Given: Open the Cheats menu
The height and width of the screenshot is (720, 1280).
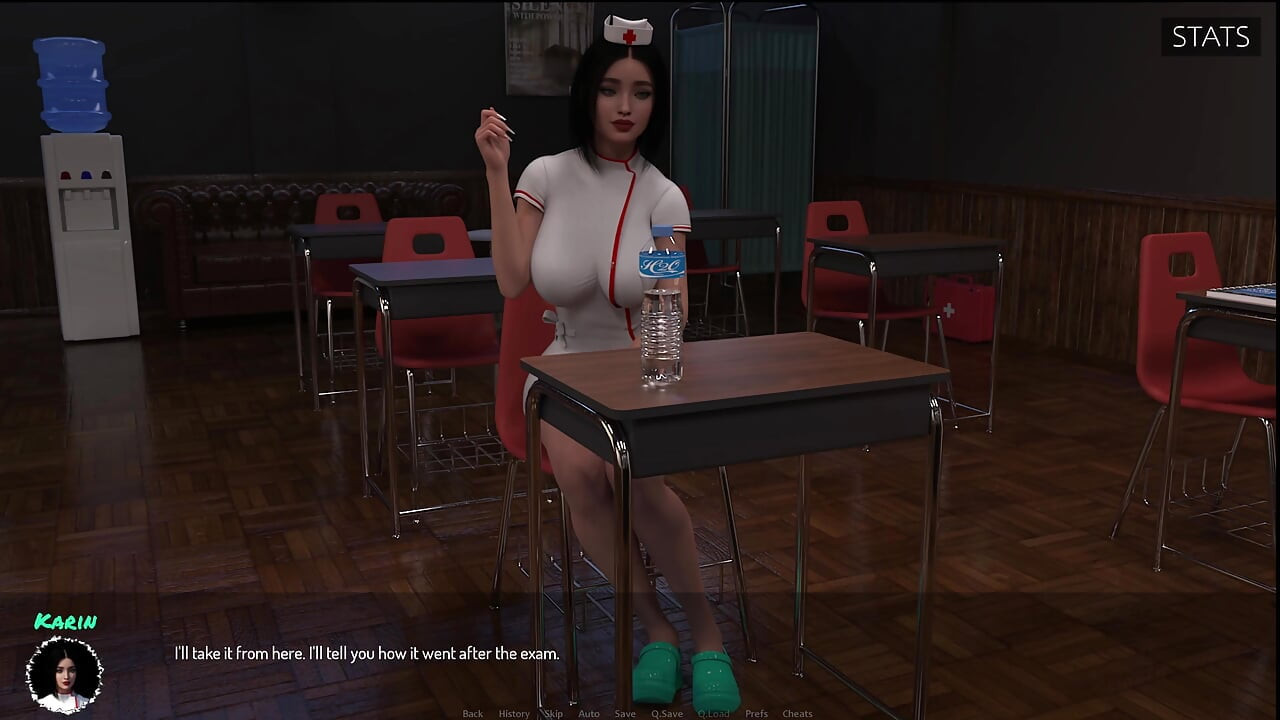Looking at the screenshot, I should pyautogui.click(x=798, y=713).
